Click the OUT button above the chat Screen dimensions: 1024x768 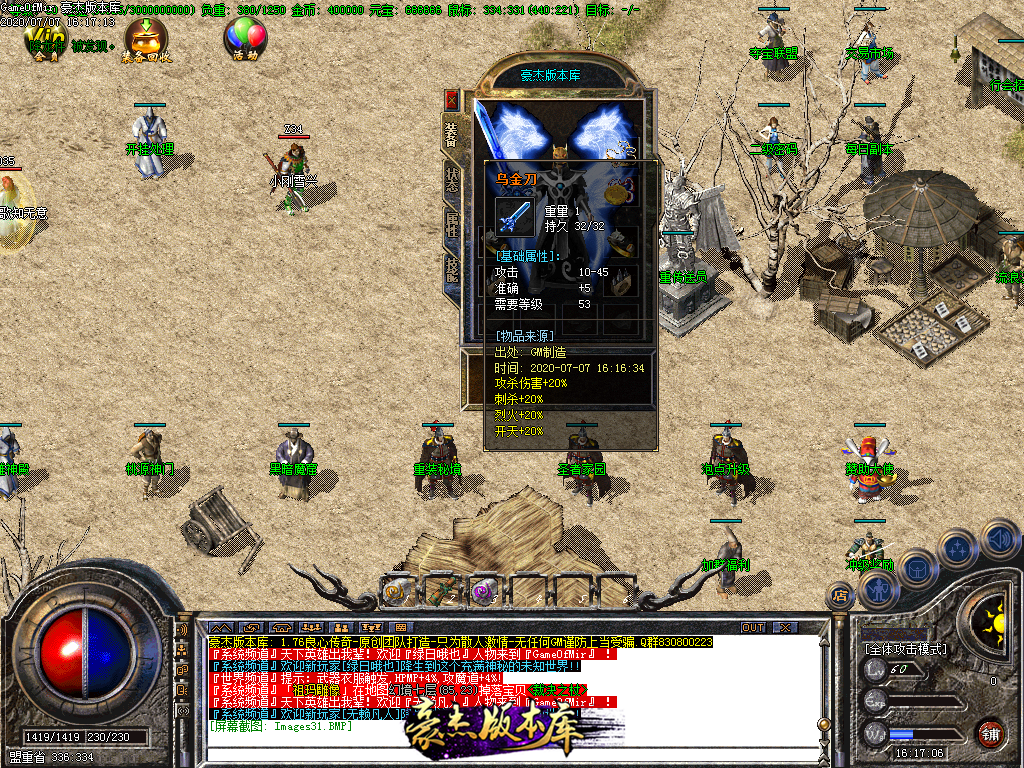pos(752,627)
